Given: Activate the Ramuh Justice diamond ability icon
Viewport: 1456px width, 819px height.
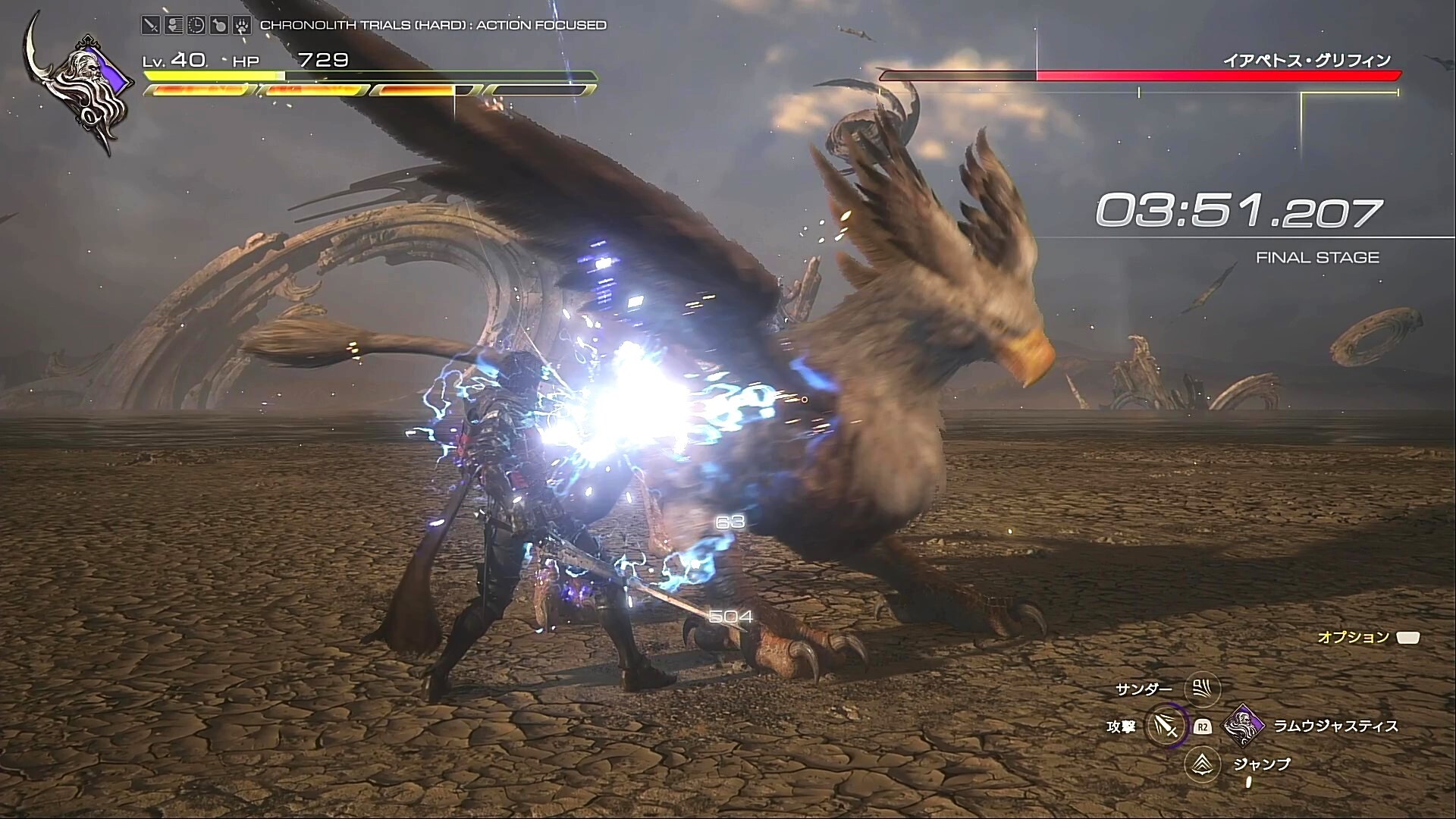Looking at the screenshot, I should pos(1242,727).
